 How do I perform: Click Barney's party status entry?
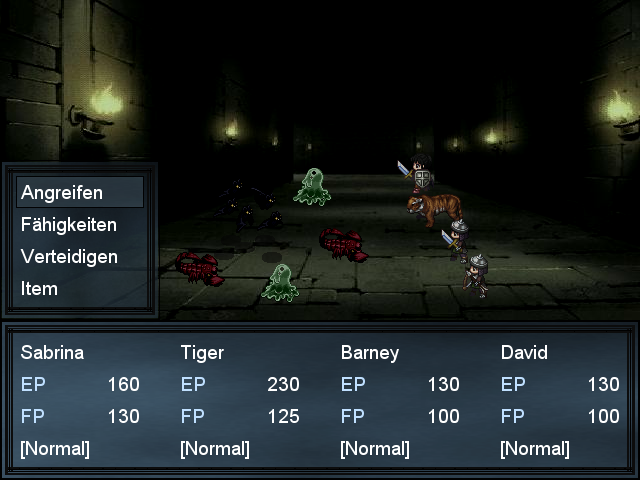pos(400,400)
